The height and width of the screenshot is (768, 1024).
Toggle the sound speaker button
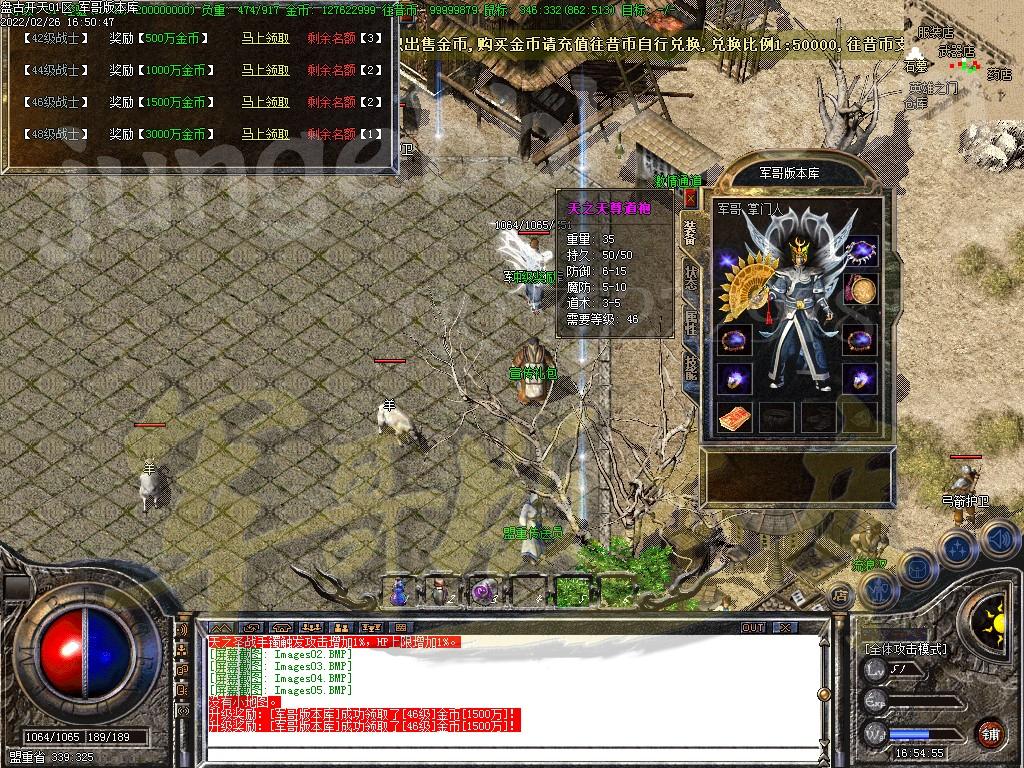999,538
